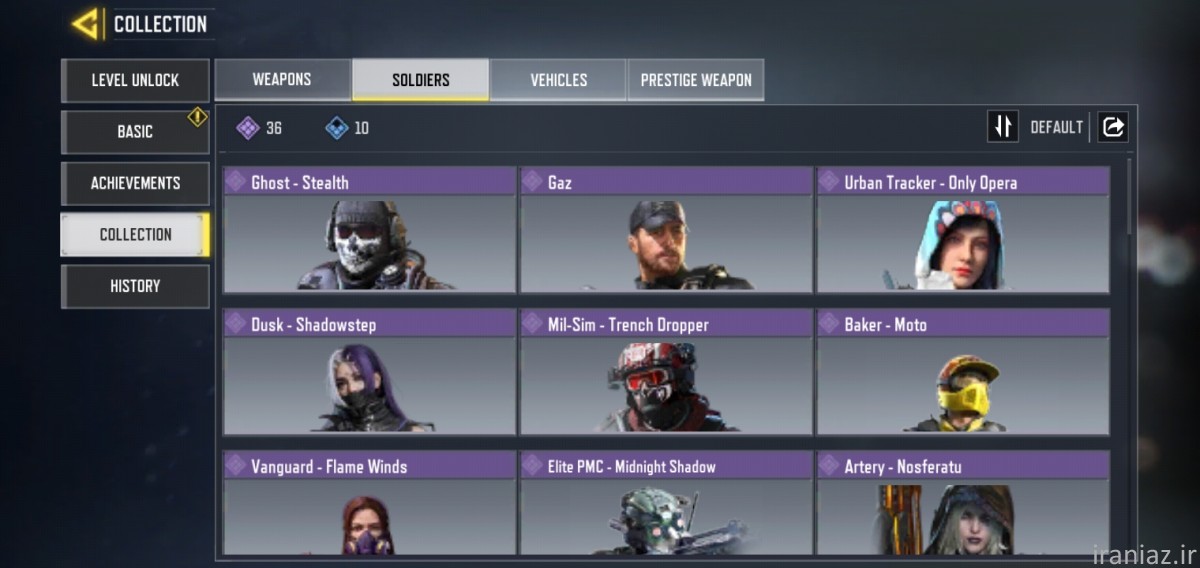Go back using the yellow arrow
The width and height of the screenshot is (1200, 568).
click(x=86, y=23)
